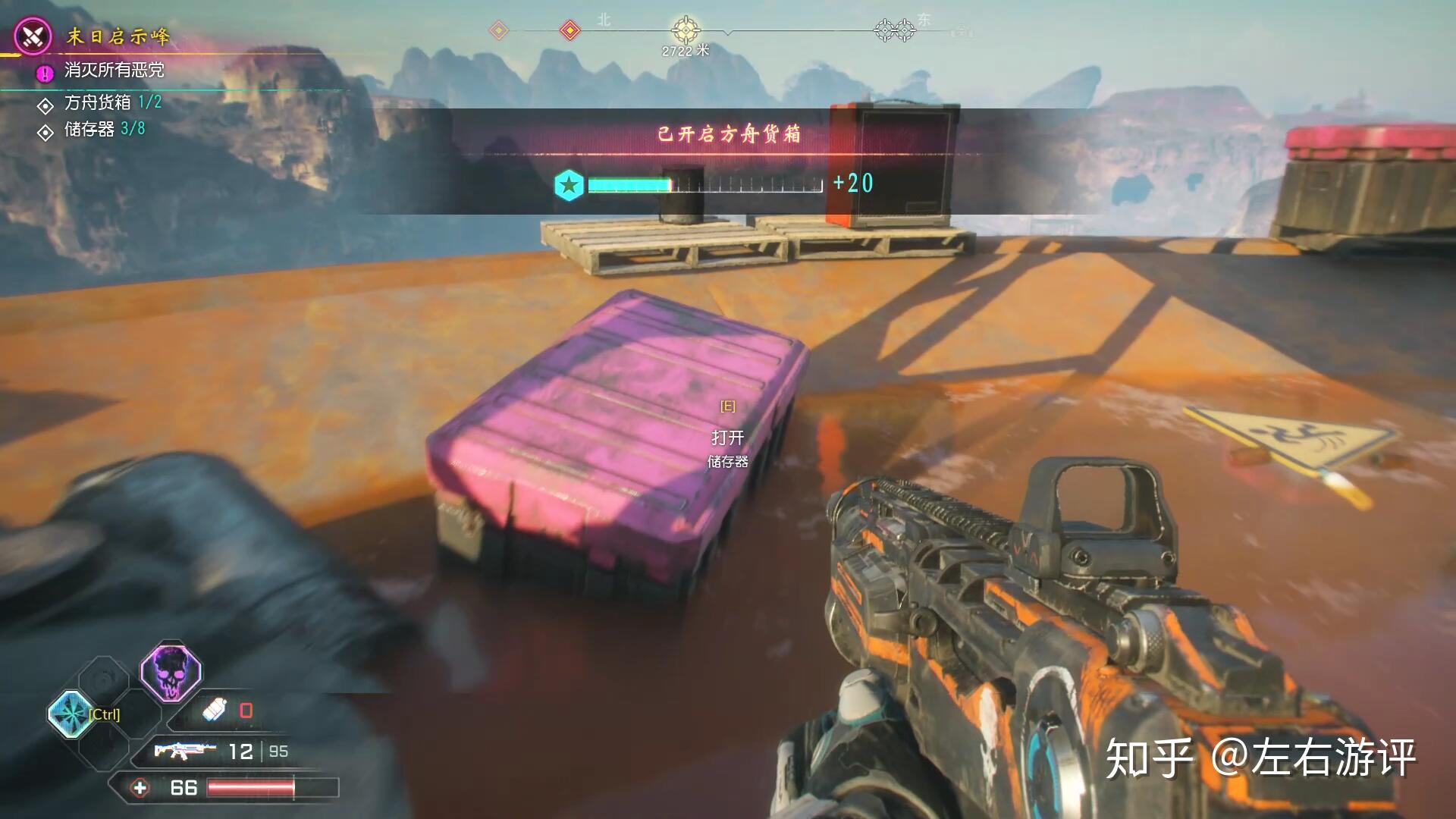Viewport: 1456px width, 819px height.
Task: Select the bright red diamond compass marker
Action: (x=570, y=30)
